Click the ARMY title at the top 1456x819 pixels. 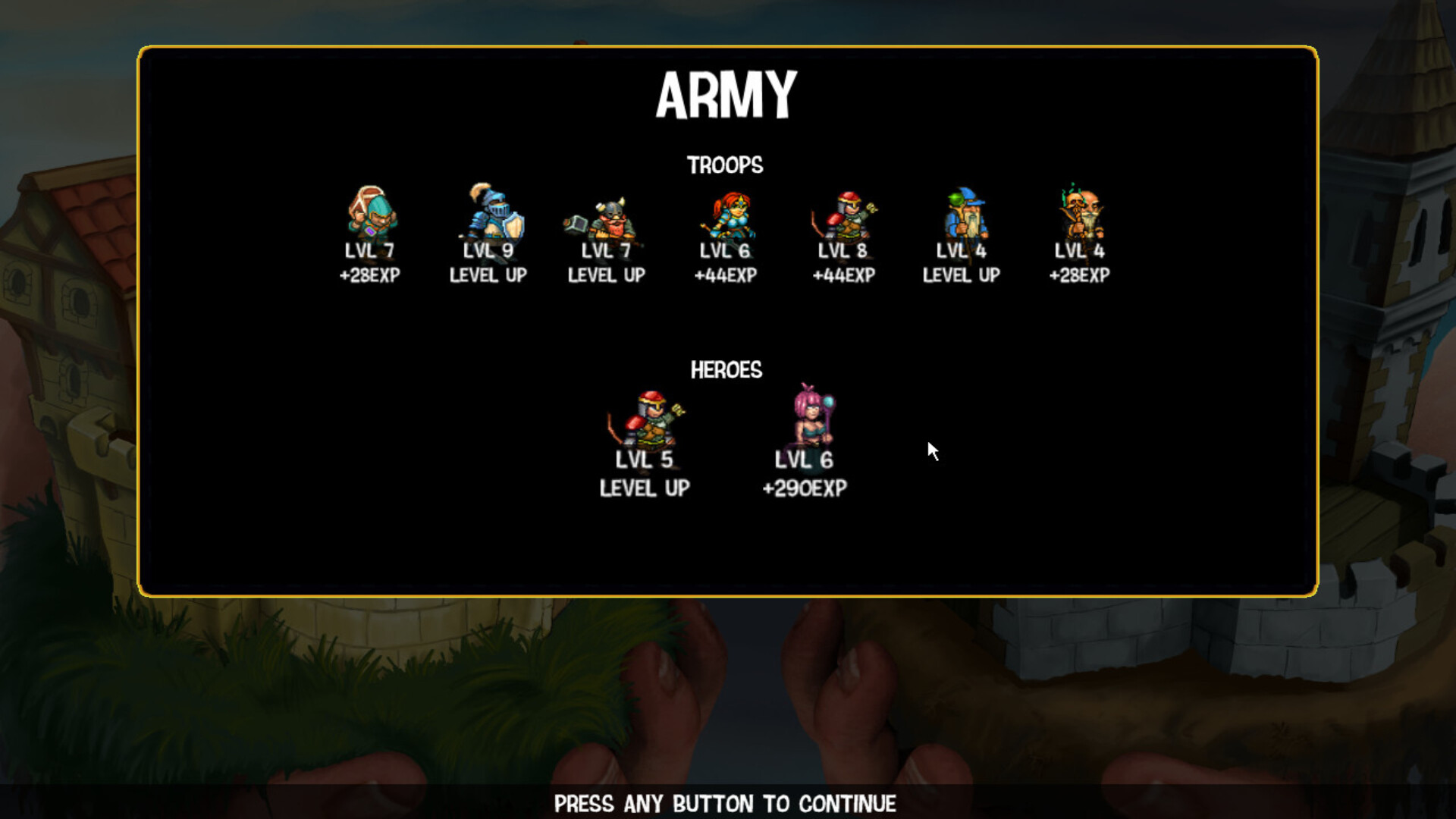[727, 95]
